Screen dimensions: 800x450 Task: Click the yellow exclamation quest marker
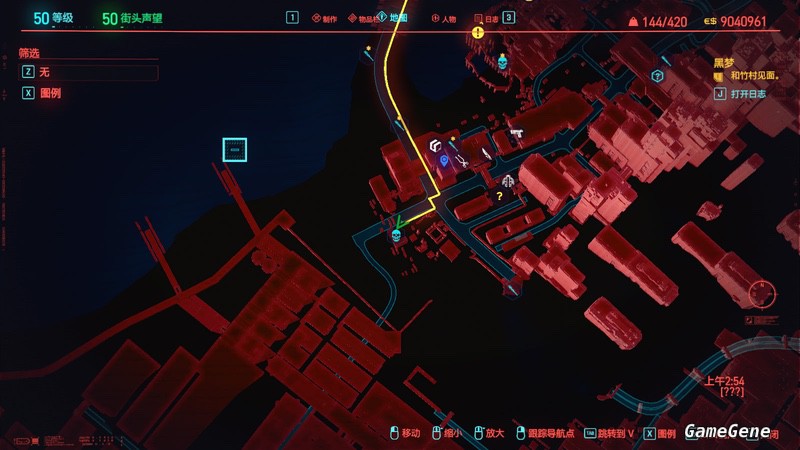(x=478, y=33)
